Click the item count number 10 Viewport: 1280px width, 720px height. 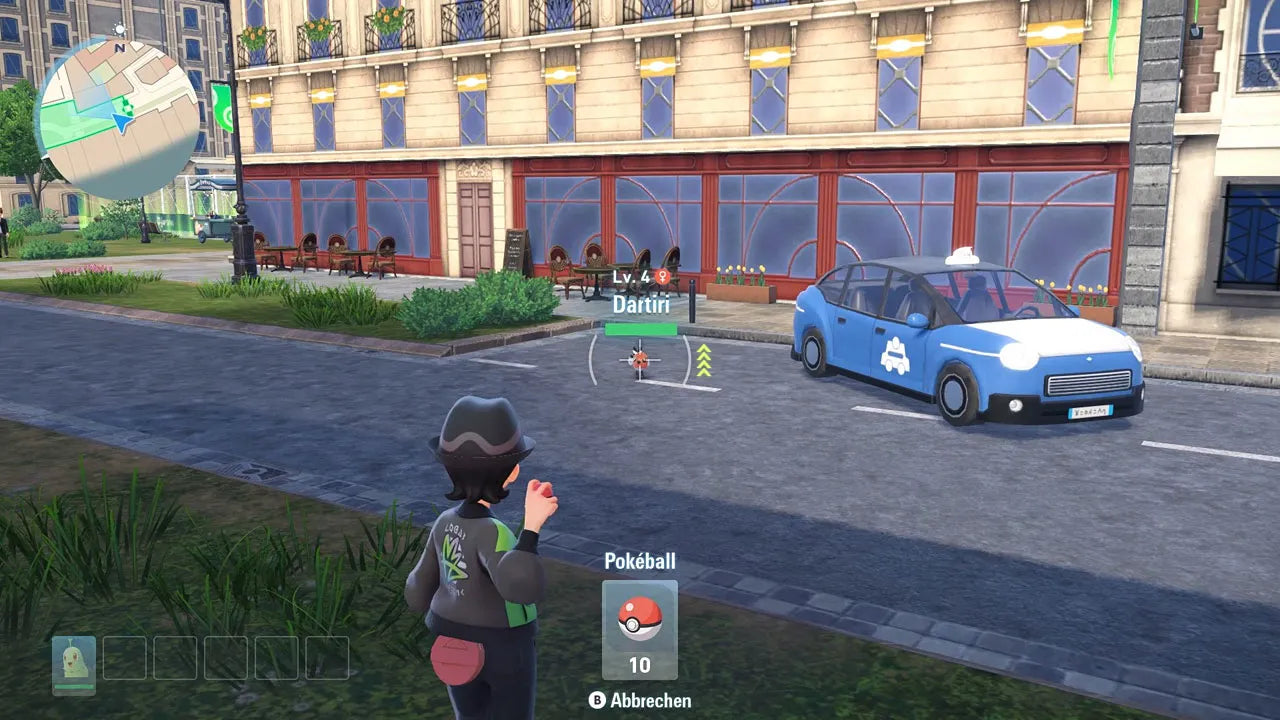tap(638, 662)
